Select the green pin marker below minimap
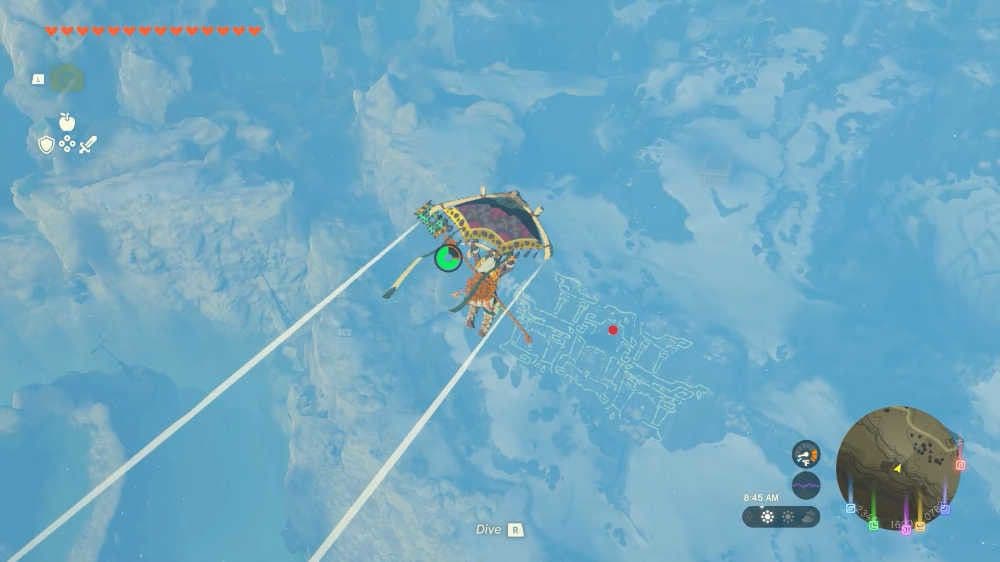Viewport: 1000px width, 562px height. click(x=873, y=524)
